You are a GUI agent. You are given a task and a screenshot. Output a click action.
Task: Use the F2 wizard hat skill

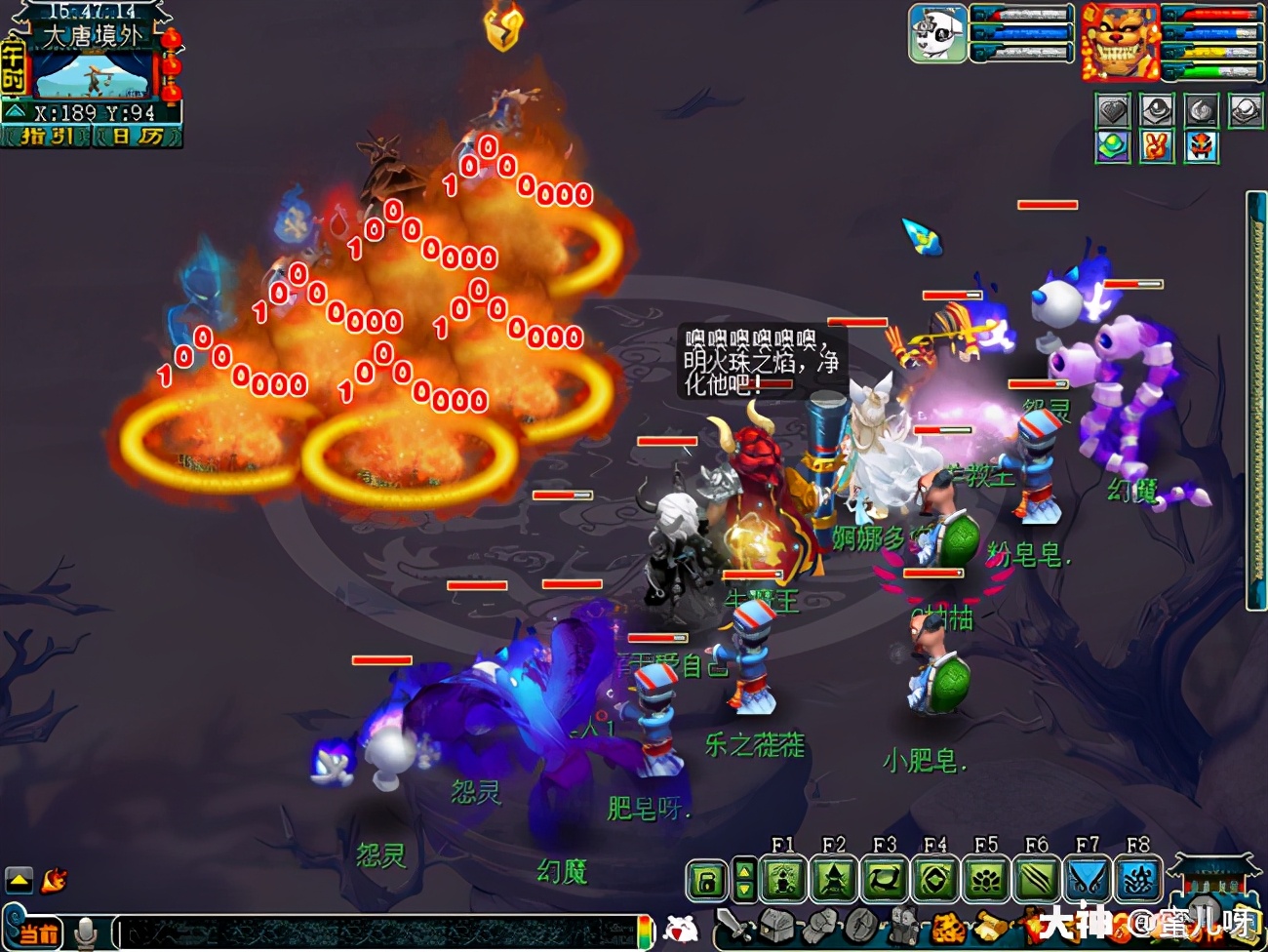[x=834, y=881]
